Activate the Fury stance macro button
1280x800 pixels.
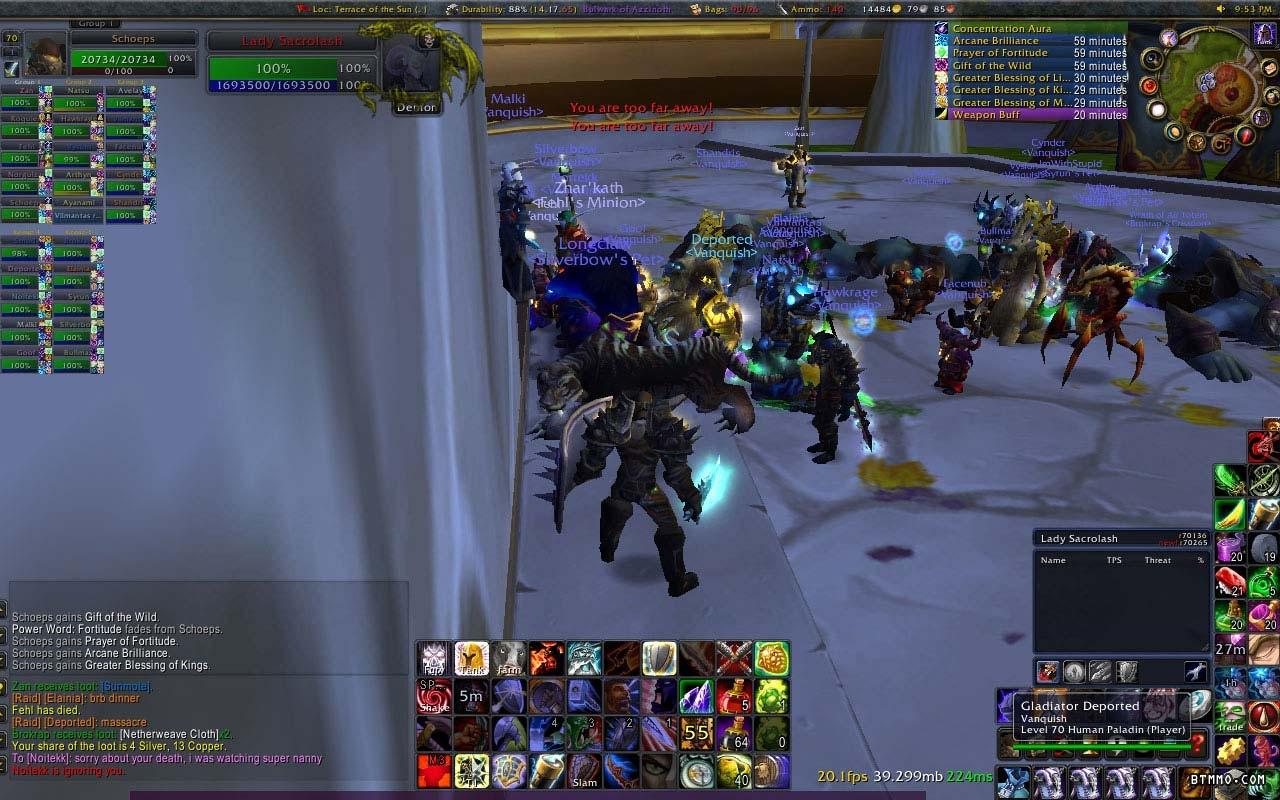[434, 659]
